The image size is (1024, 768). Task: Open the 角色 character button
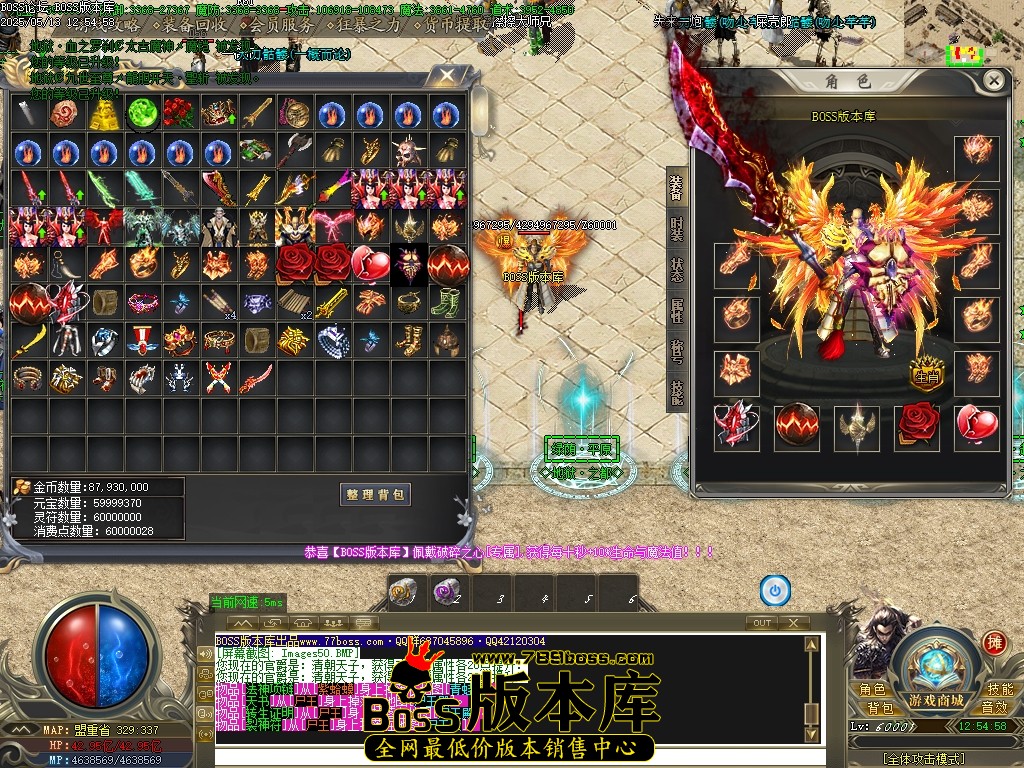tap(872, 689)
